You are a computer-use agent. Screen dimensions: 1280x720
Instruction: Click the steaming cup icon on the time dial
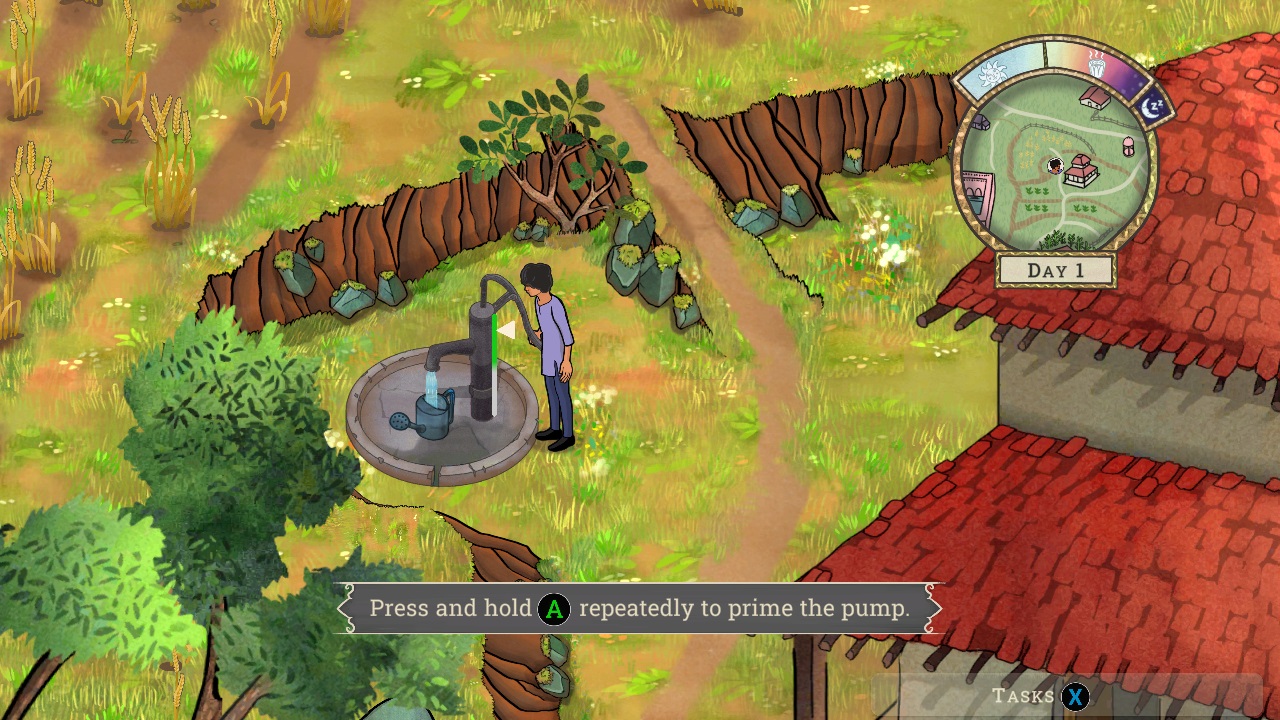click(1099, 66)
